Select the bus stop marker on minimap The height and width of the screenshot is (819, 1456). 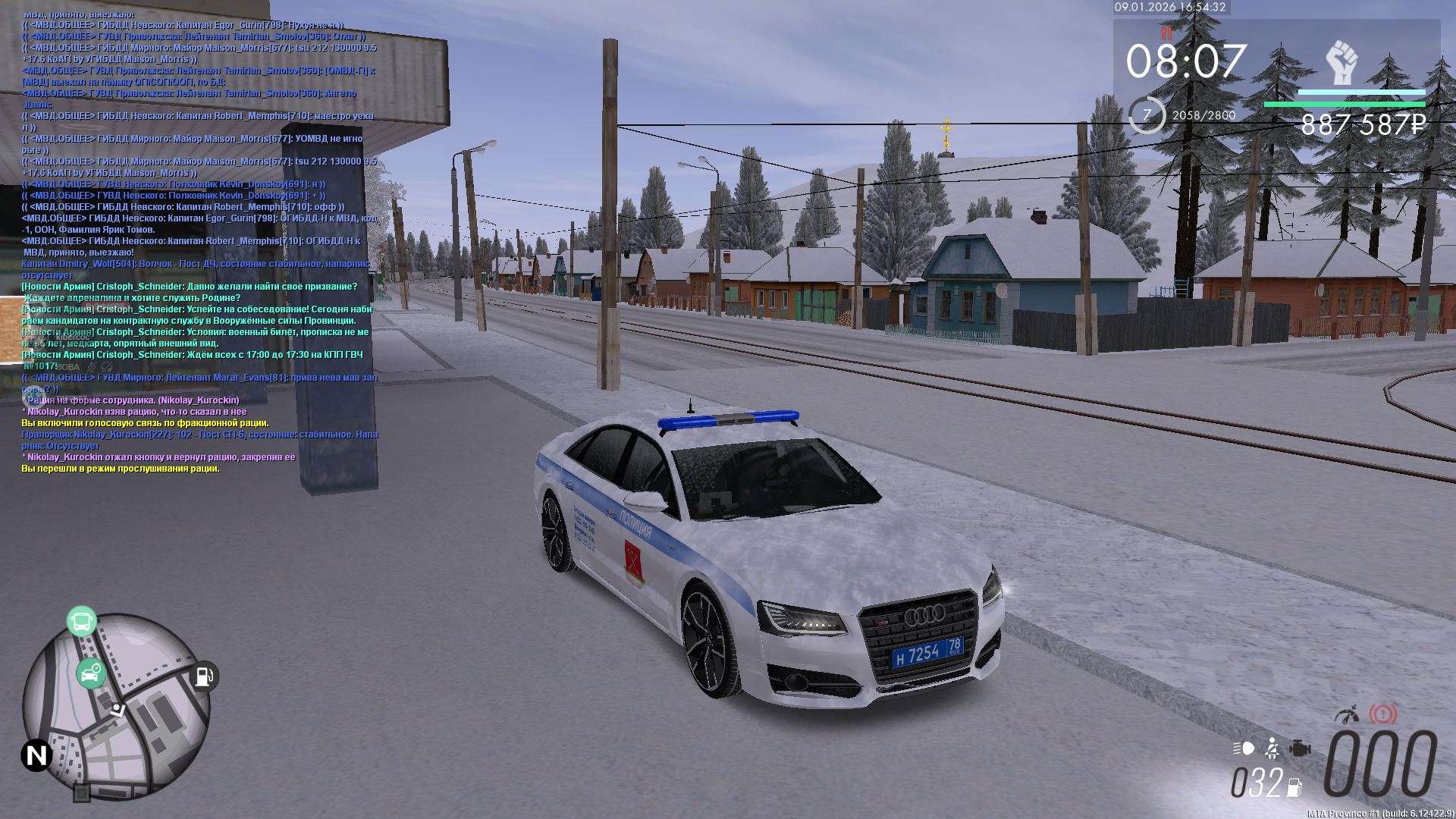81,621
